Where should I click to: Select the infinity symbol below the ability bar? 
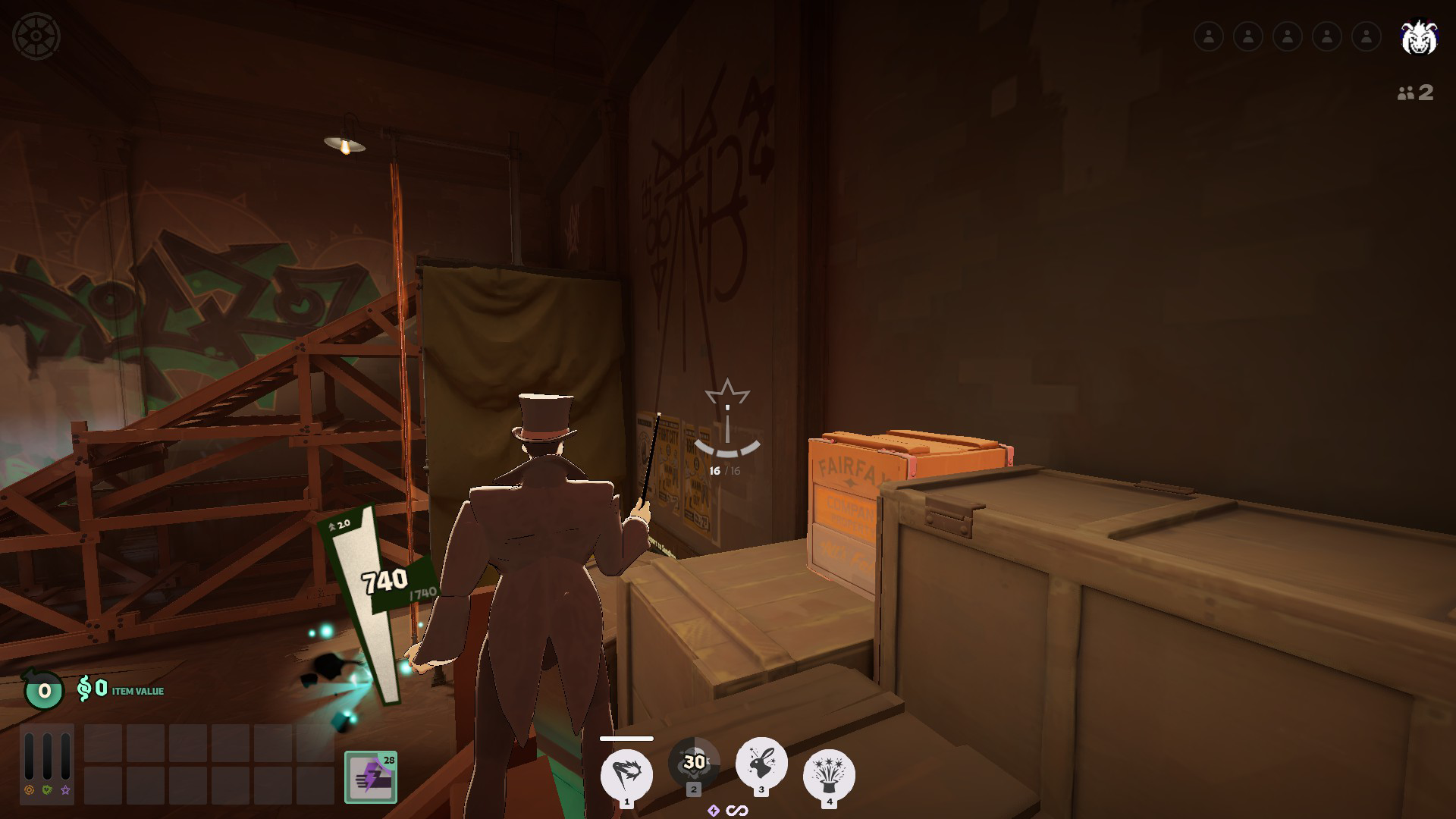pos(736,810)
